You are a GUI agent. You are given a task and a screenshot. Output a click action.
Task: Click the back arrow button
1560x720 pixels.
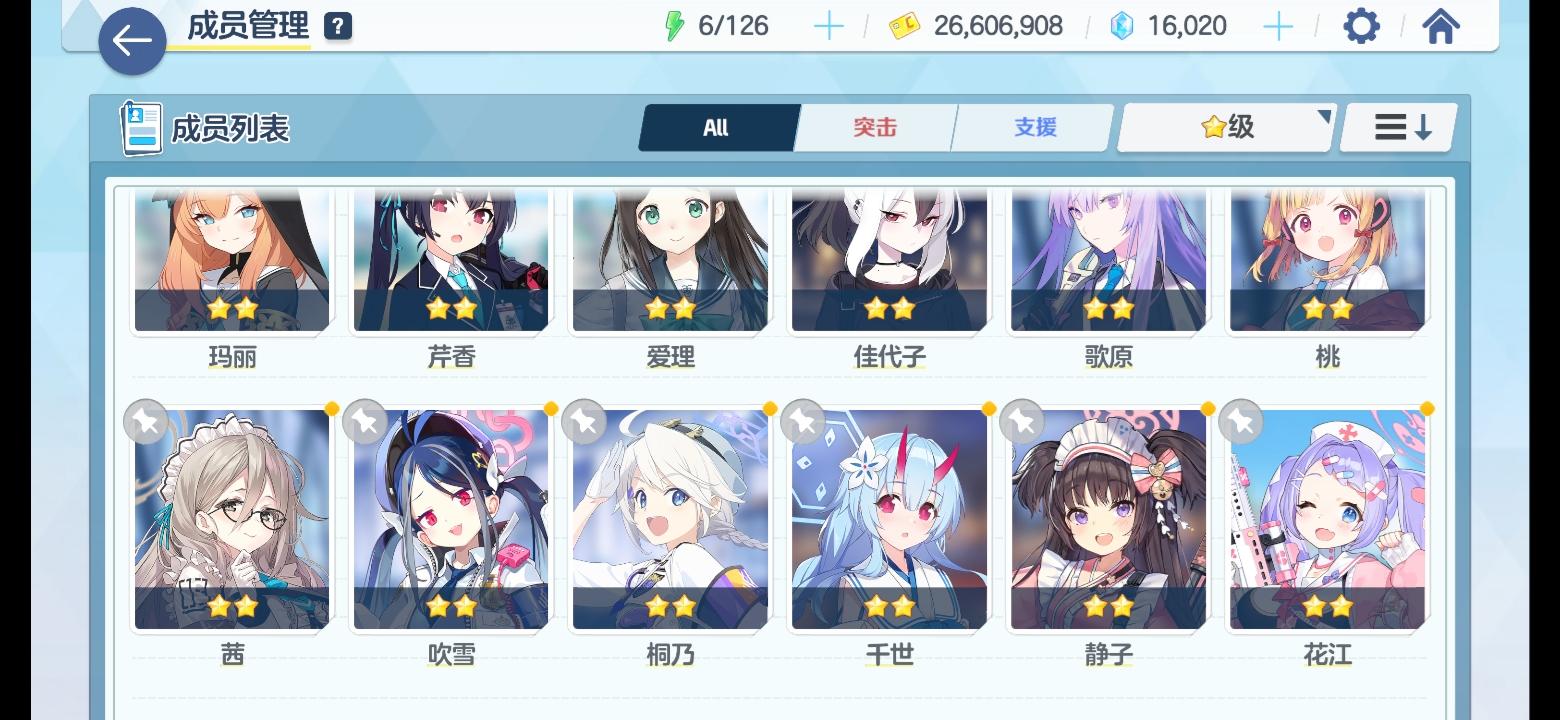coord(131,41)
